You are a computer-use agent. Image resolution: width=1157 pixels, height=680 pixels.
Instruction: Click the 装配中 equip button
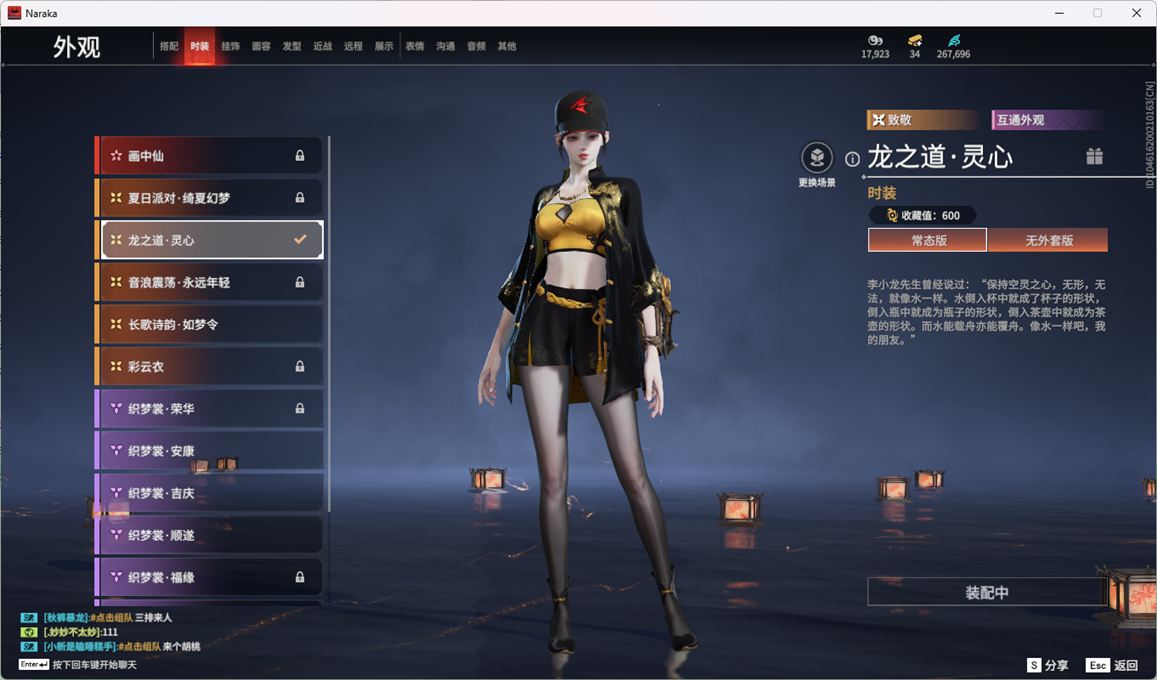pyautogui.click(x=986, y=592)
